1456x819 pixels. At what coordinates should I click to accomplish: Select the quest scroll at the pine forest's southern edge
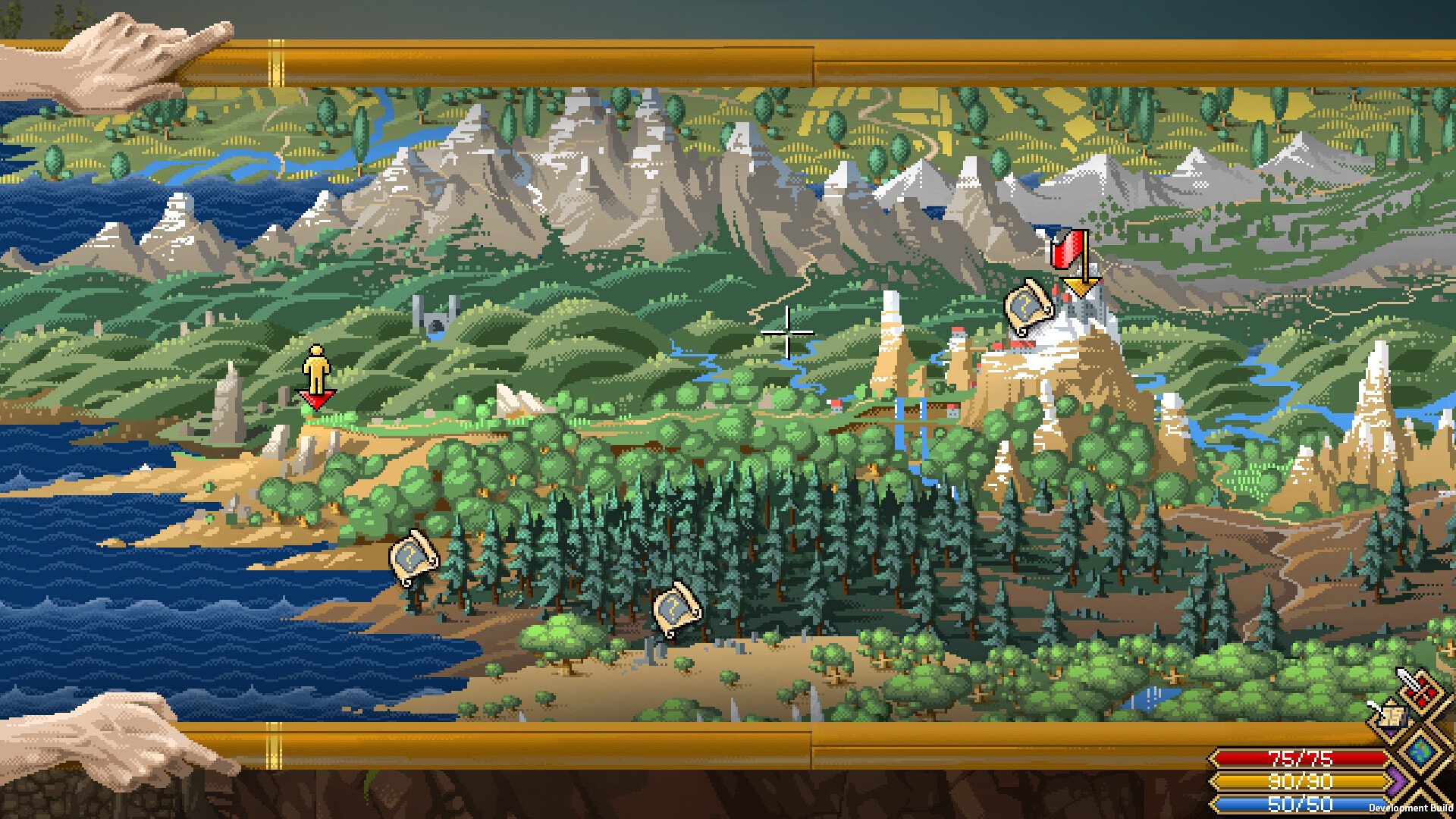pyautogui.click(x=676, y=609)
